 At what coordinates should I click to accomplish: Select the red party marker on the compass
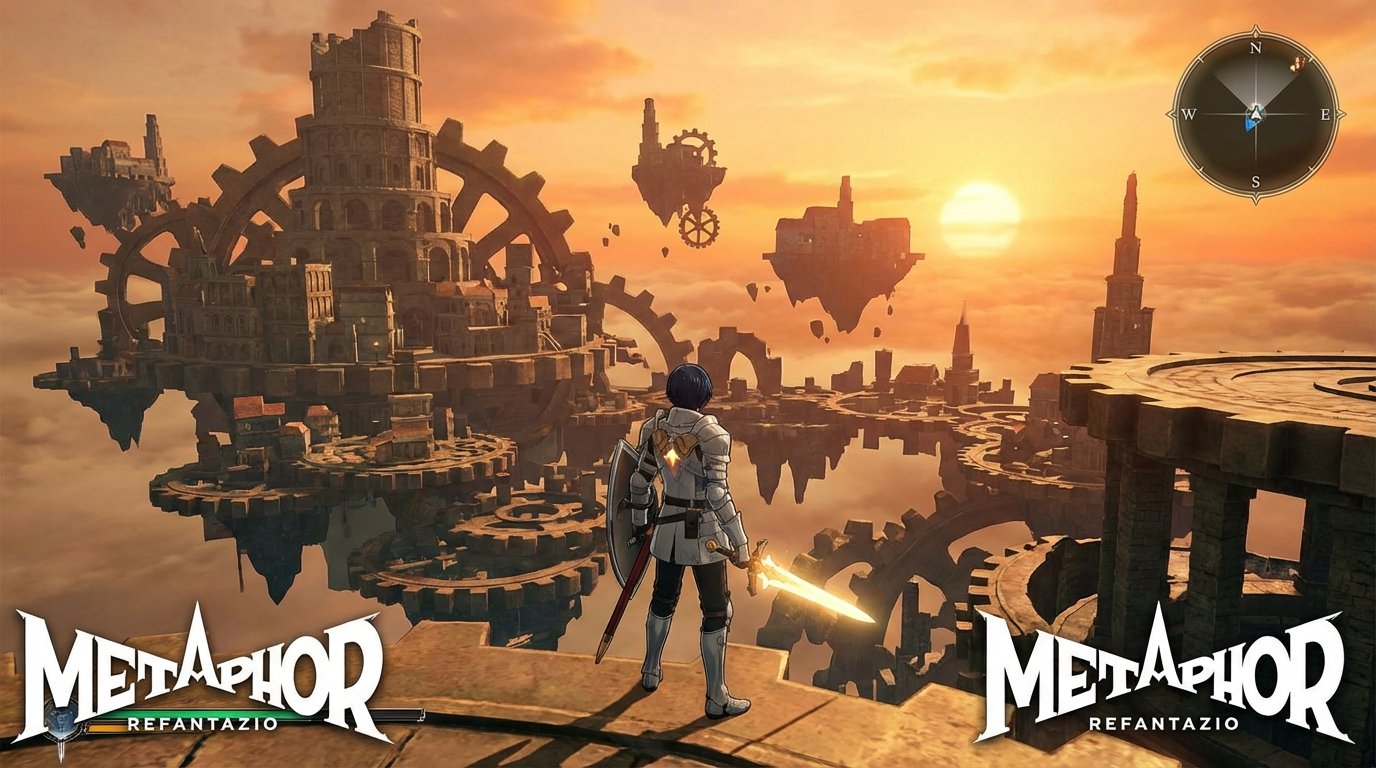(1298, 63)
